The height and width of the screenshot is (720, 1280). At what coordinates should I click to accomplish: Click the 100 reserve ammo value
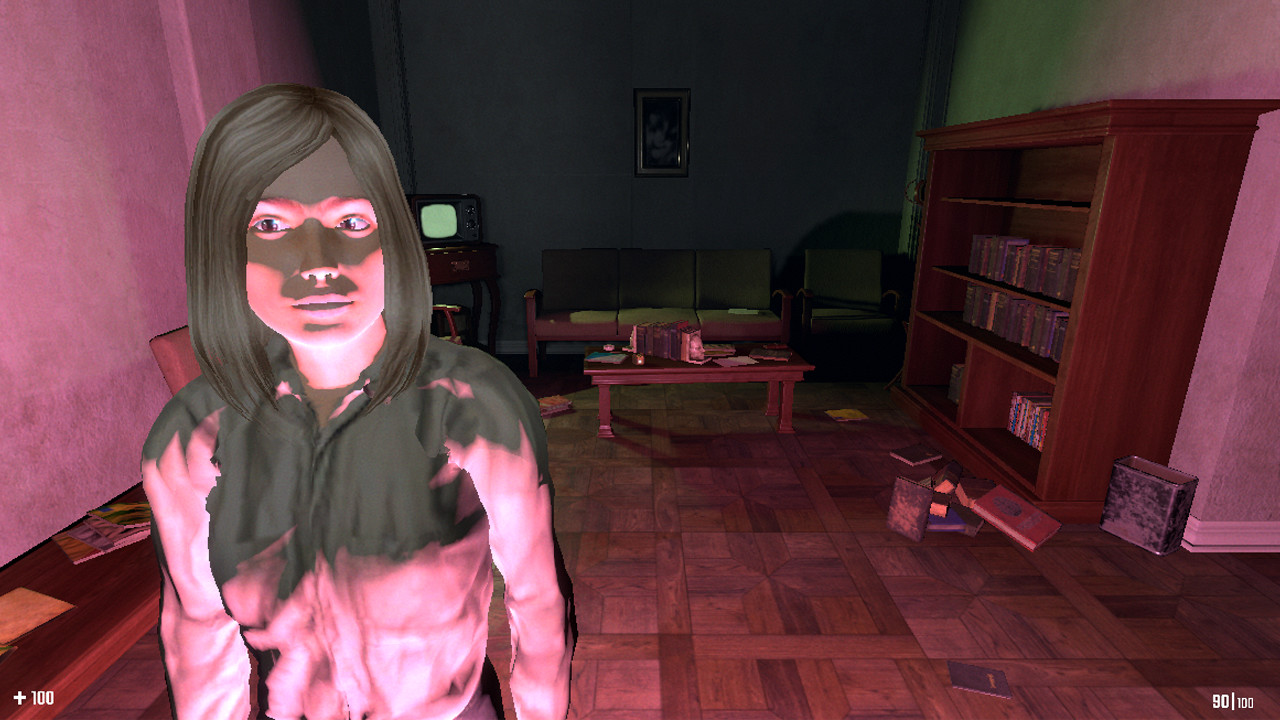[1246, 703]
